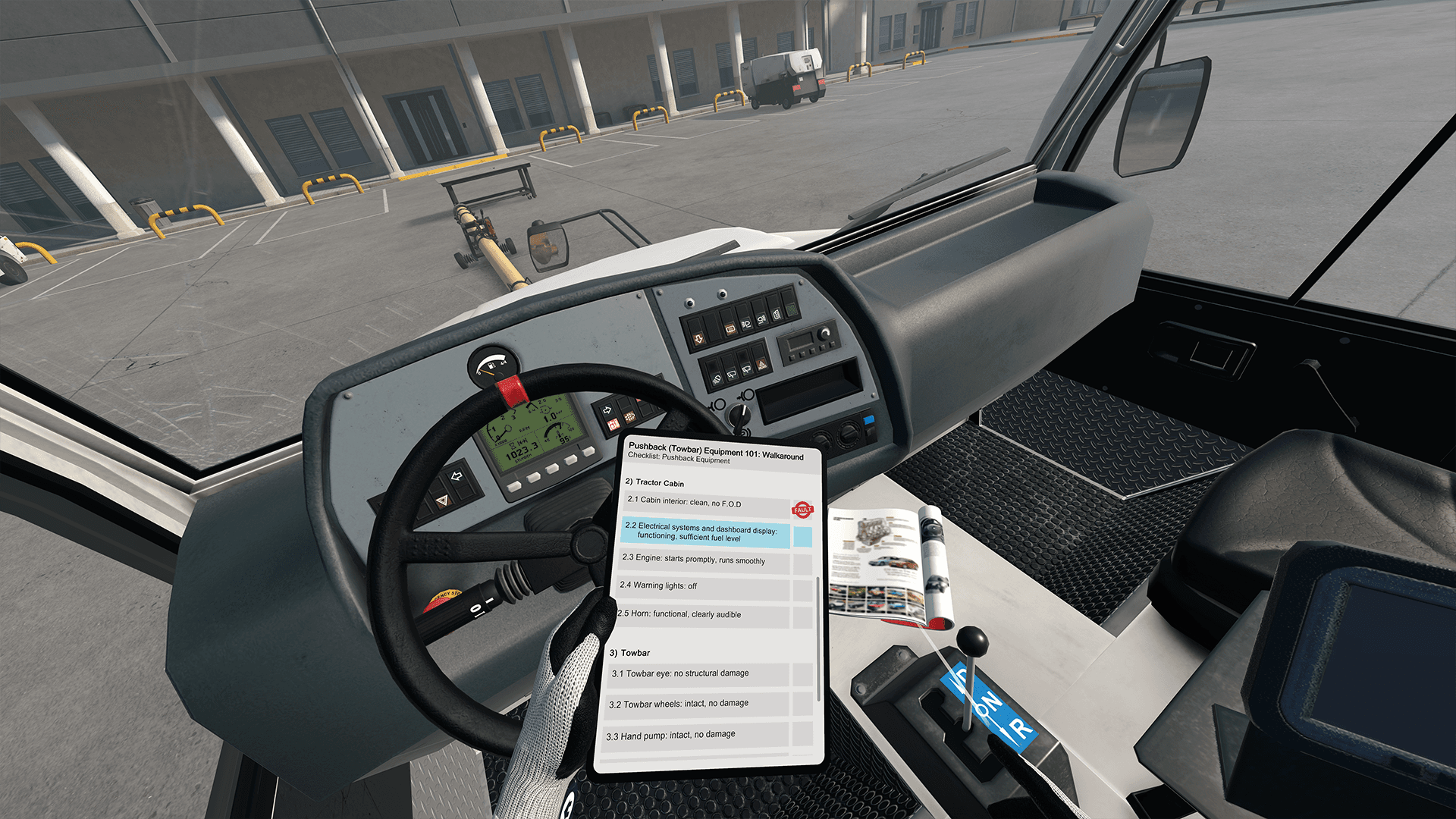Click the red FAULT stamp on item 2.1
Image resolution: width=1456 pixels, height=819 pixels.
point(802,510)
